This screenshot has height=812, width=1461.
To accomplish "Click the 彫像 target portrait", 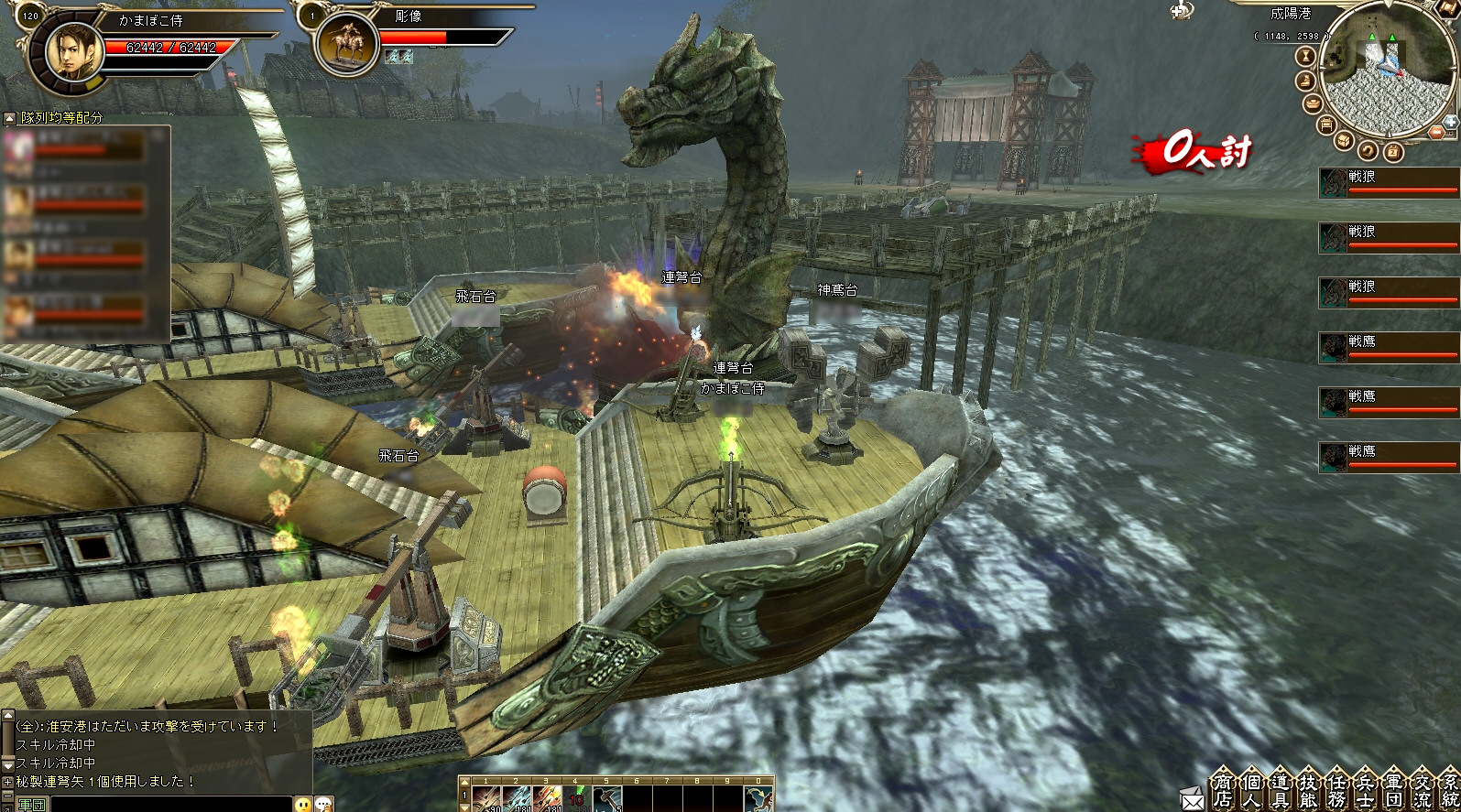I will (345, 44).
